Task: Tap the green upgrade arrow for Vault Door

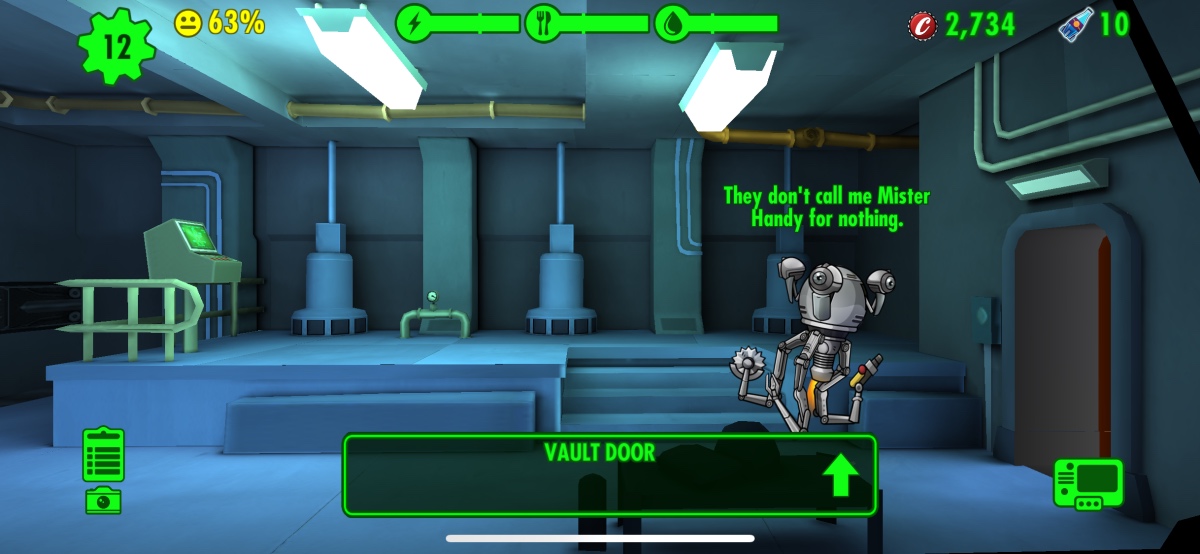Action: (x=840, y=475)
